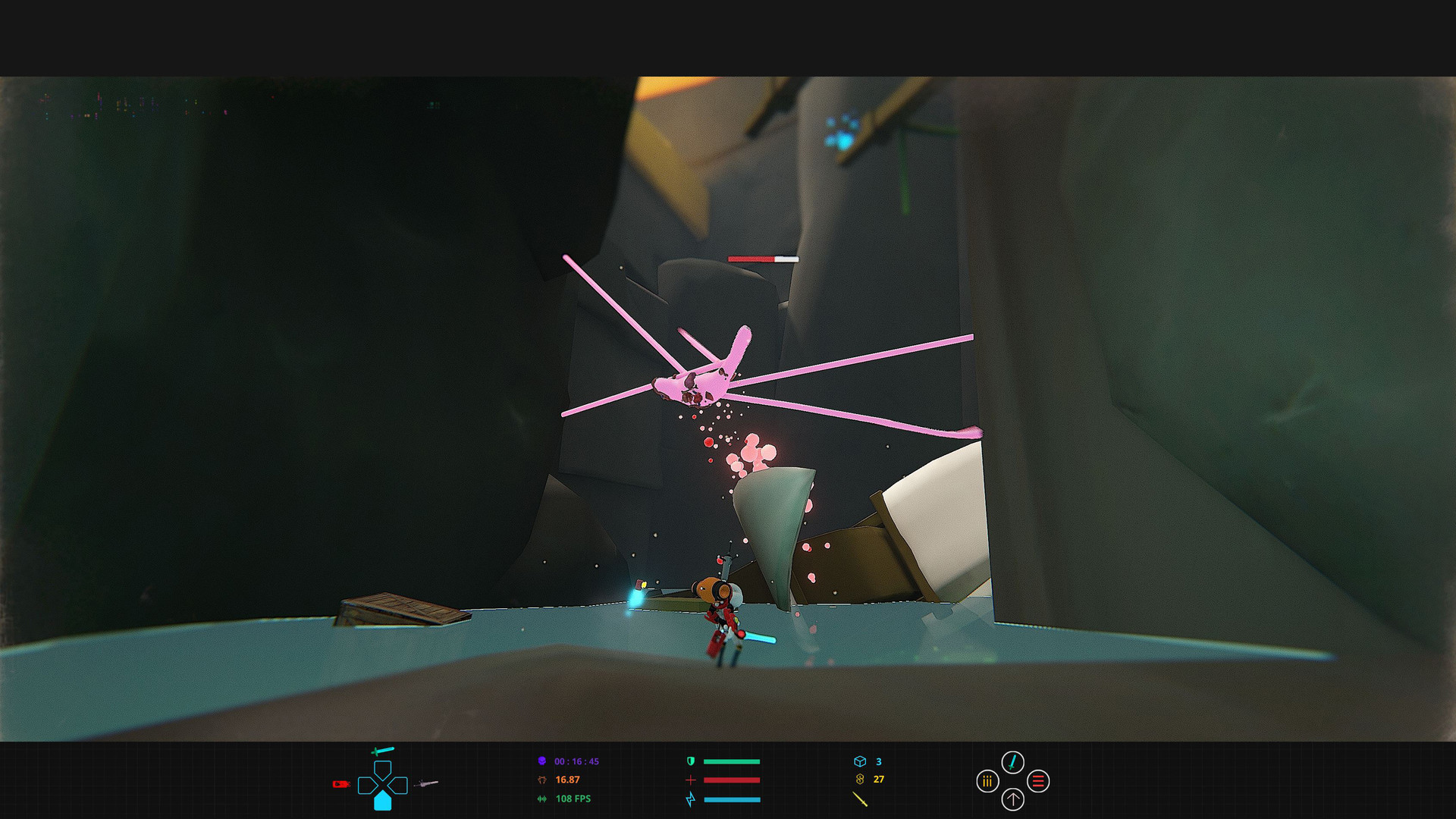Click the yellow sword item icon
Viewport: 1456px width, 819px height.
(x=859, y=799)
